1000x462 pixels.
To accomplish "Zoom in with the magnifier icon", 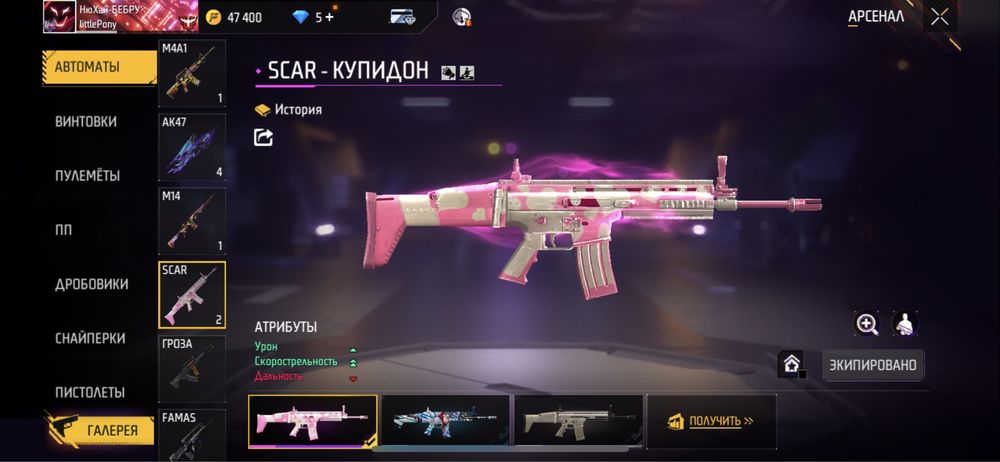I will 867,323.
